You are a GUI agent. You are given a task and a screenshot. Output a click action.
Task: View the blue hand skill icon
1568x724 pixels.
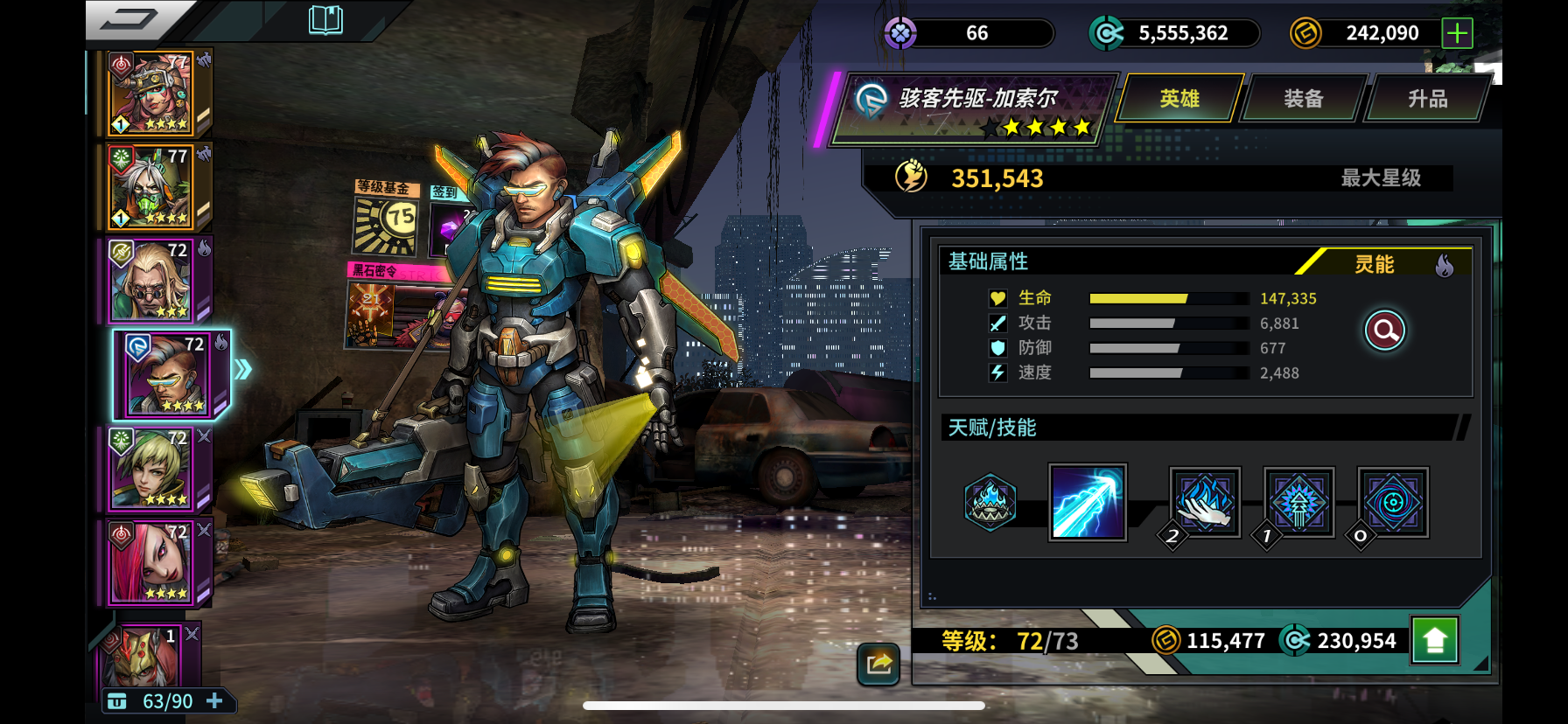[x=1205, y=503]
